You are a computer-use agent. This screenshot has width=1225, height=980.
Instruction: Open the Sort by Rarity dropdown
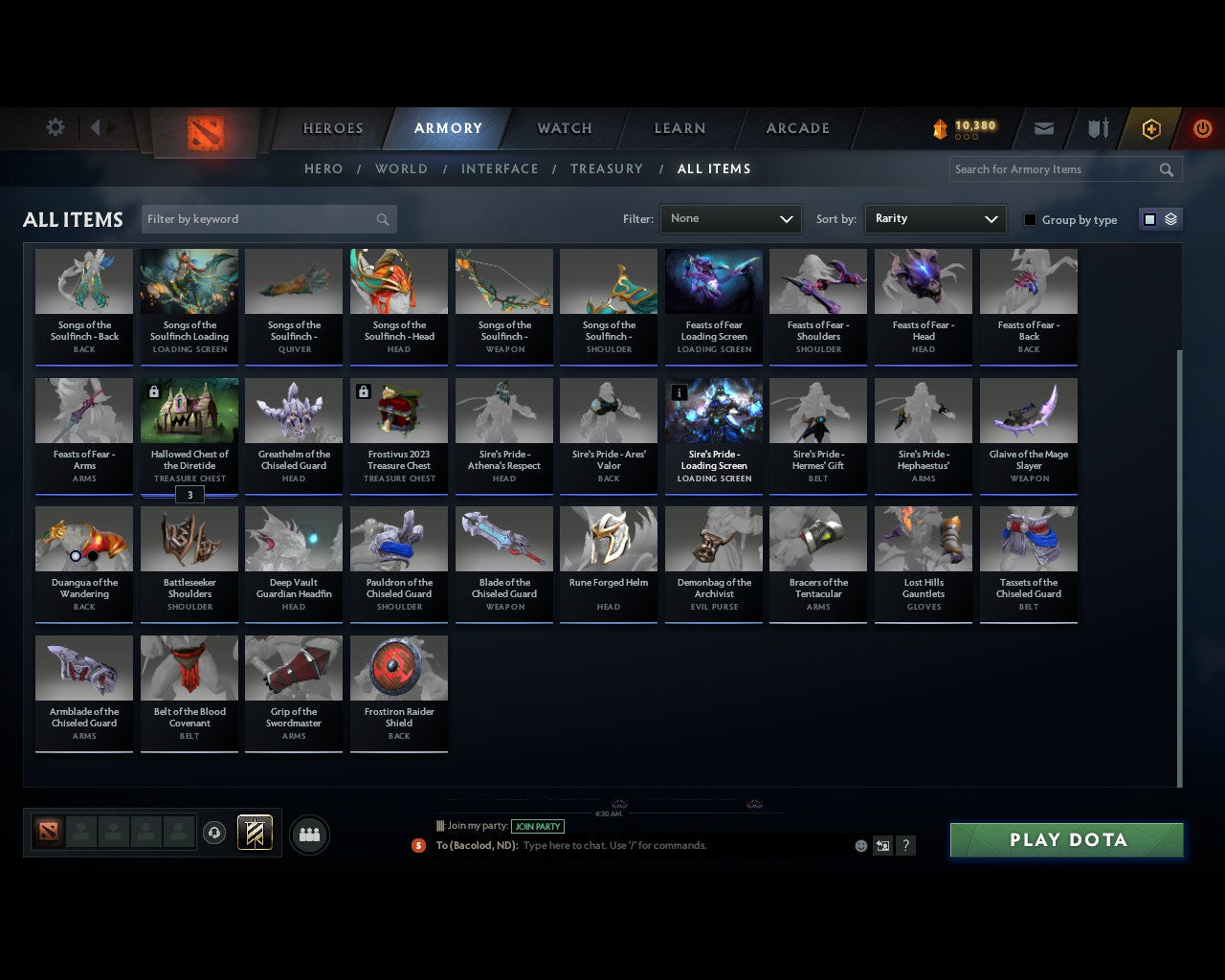click(x=935, y=218)
